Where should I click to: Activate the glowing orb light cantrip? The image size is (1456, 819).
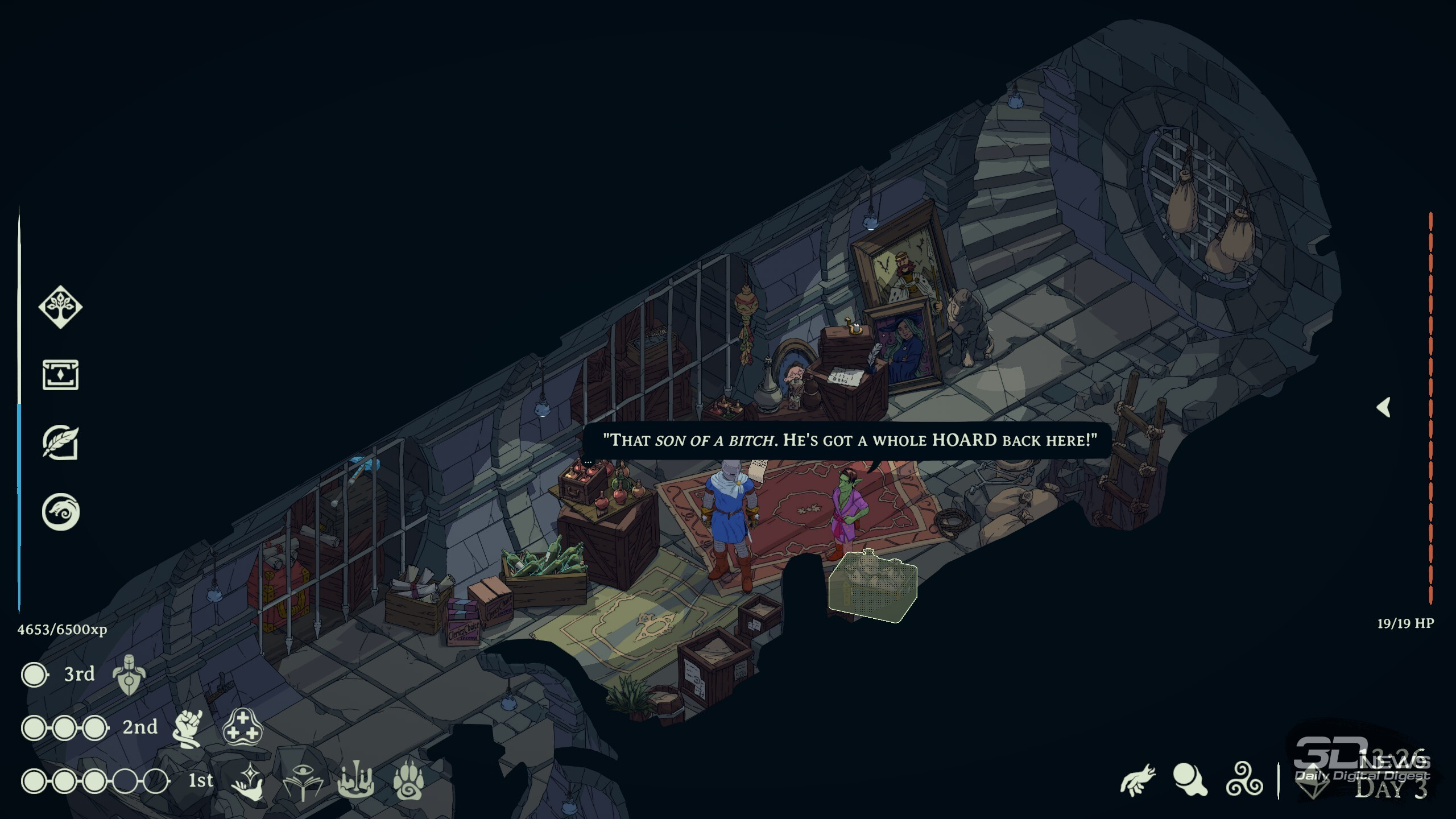click(1190, 779)
